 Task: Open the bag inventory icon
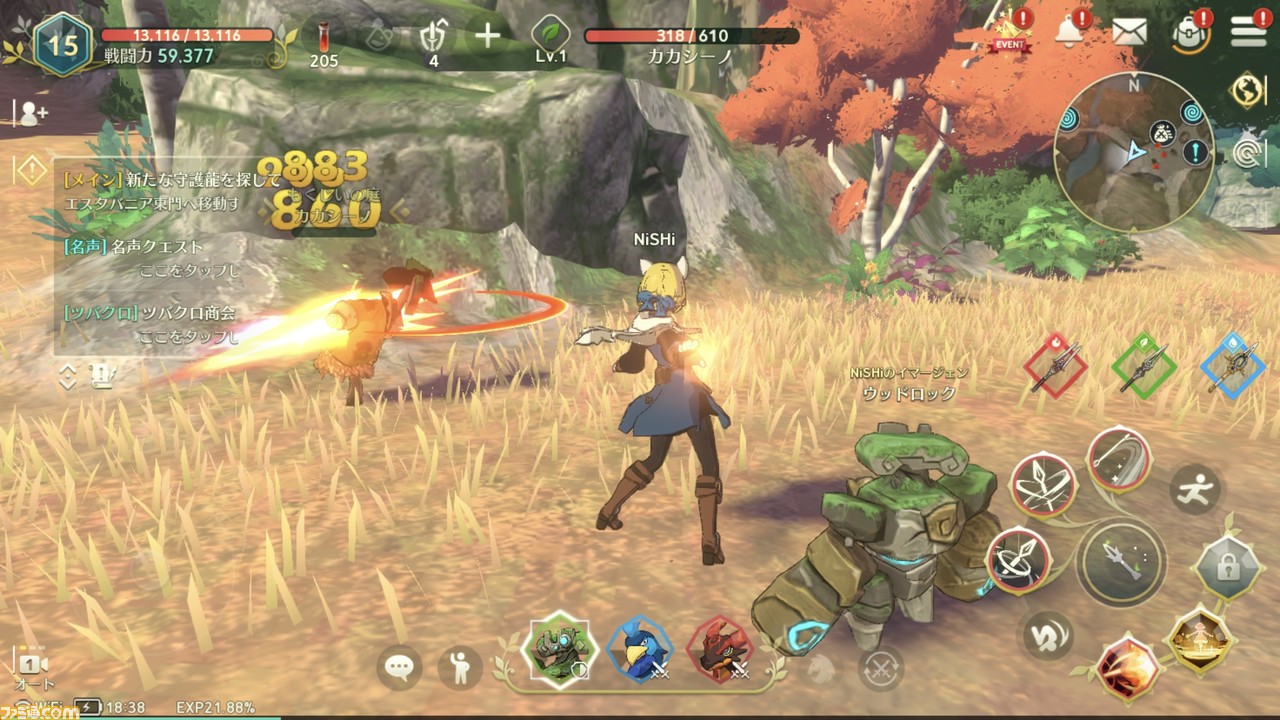pyautogui.click(x=1190, y=34)
